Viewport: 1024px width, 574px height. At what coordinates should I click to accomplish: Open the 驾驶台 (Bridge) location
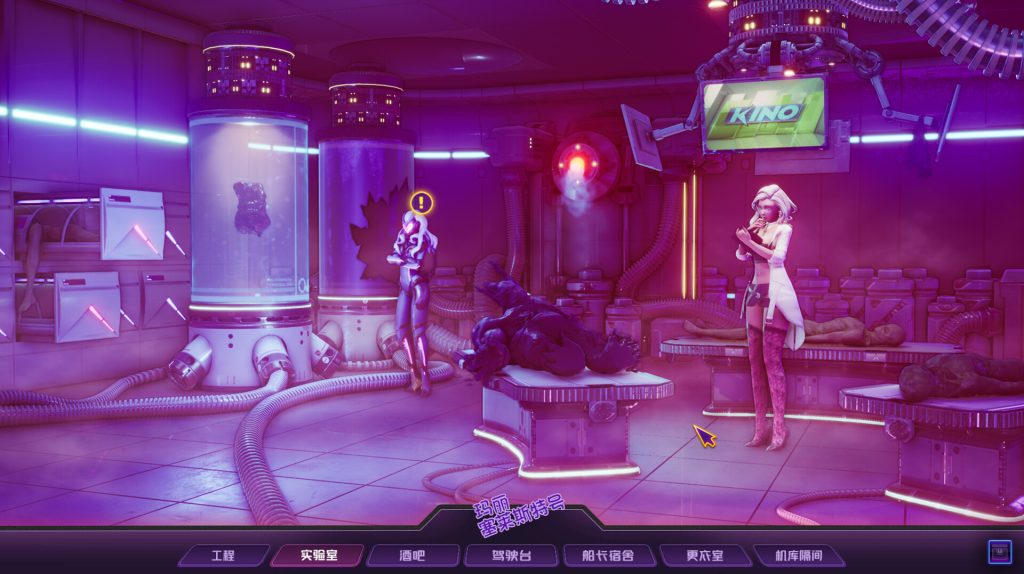click(509, 555)
